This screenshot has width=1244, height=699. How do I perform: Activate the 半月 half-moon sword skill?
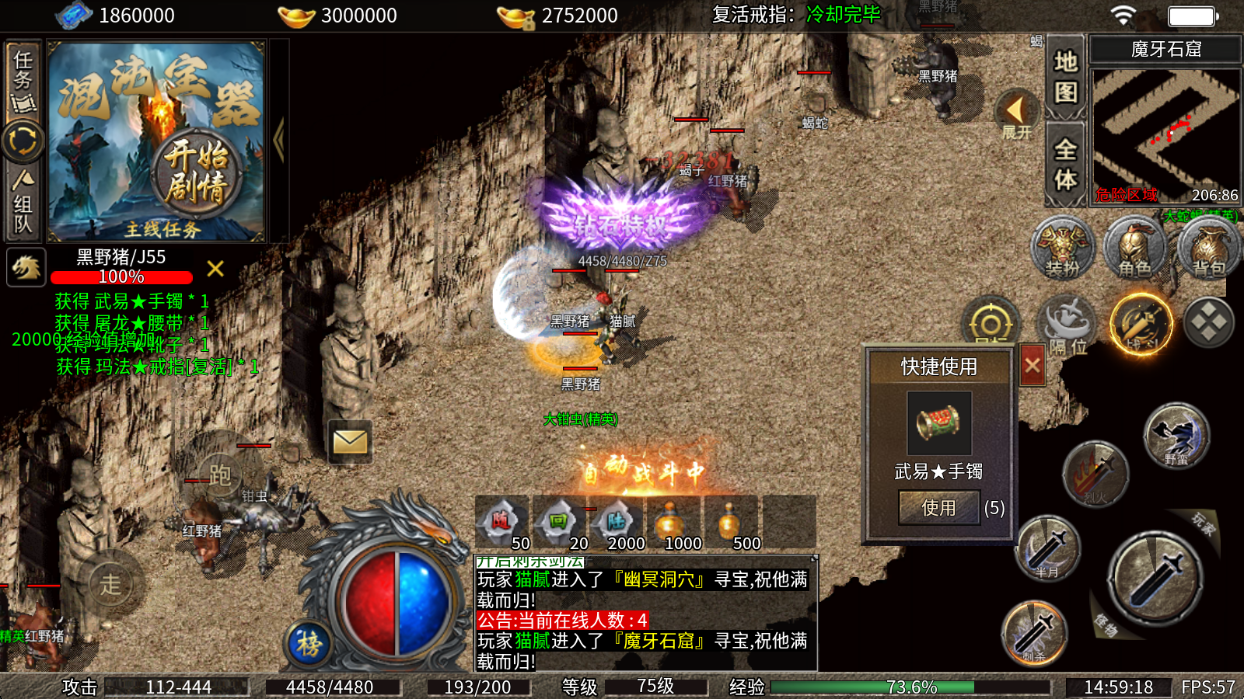pos(1046,548)
